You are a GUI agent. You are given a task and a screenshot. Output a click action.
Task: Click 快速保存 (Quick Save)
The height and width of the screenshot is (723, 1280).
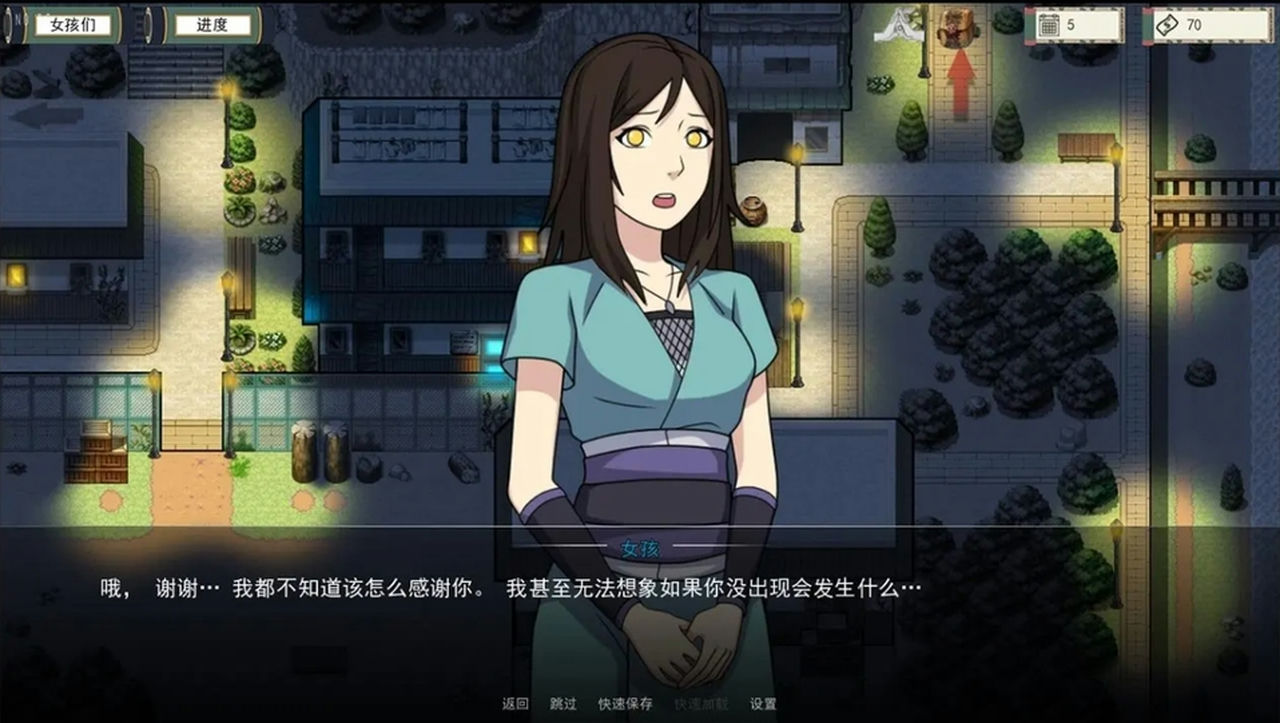click(x=625, y=704)
